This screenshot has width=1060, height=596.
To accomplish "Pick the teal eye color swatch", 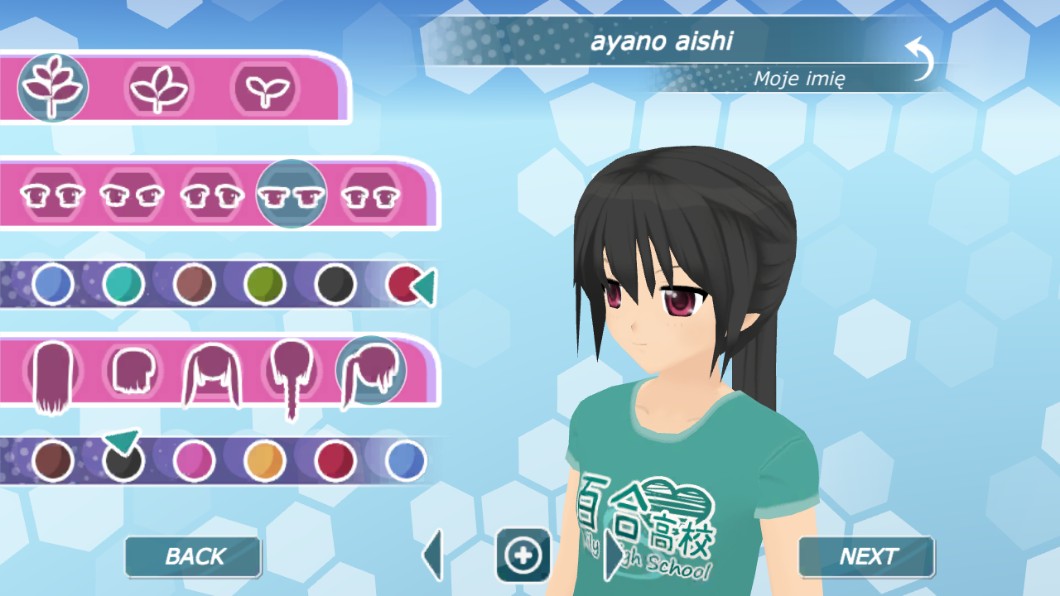I will pos(123,285).
